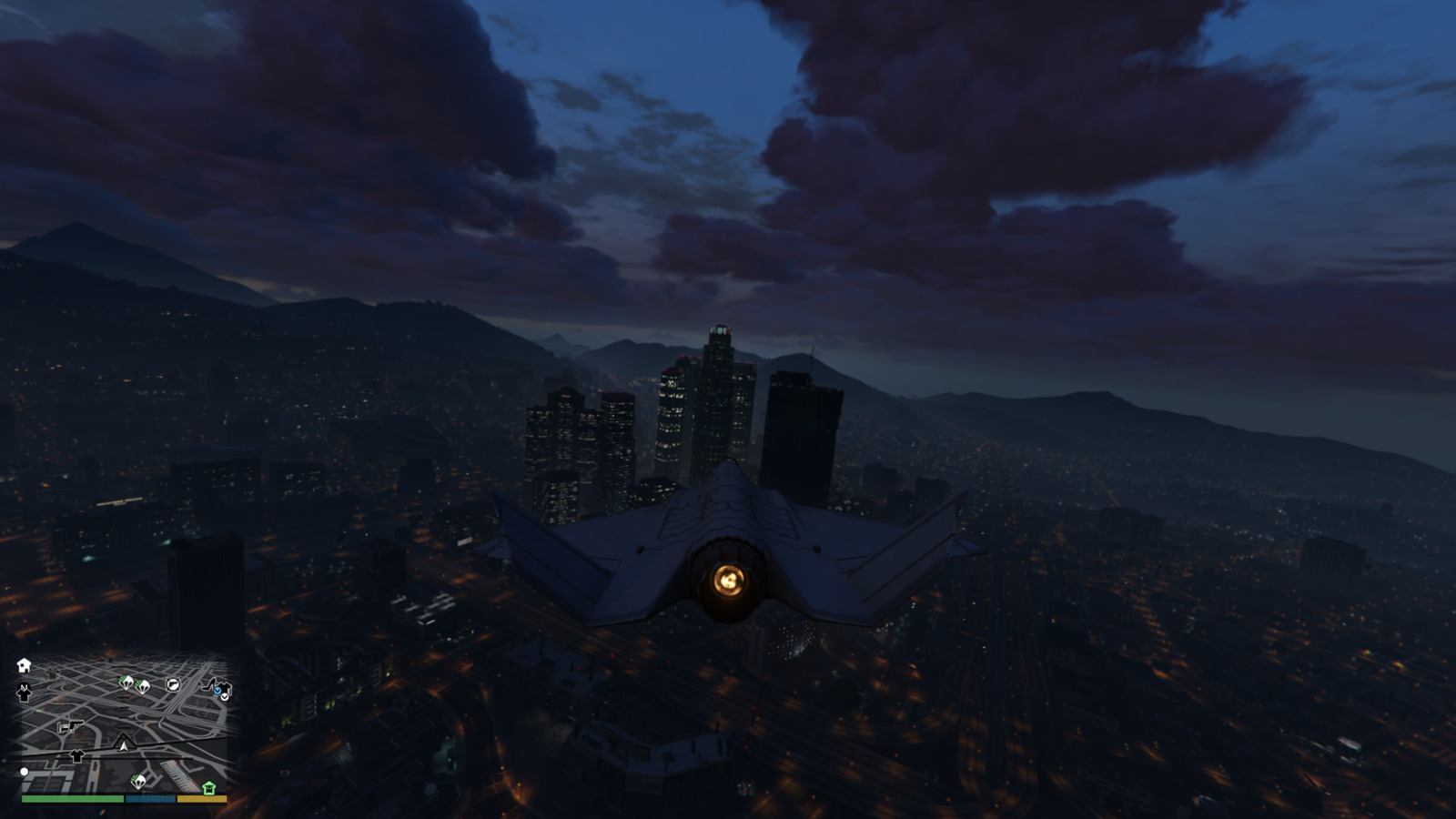
Task: Select the green garage marker on minimap
Action: (209, 788)
